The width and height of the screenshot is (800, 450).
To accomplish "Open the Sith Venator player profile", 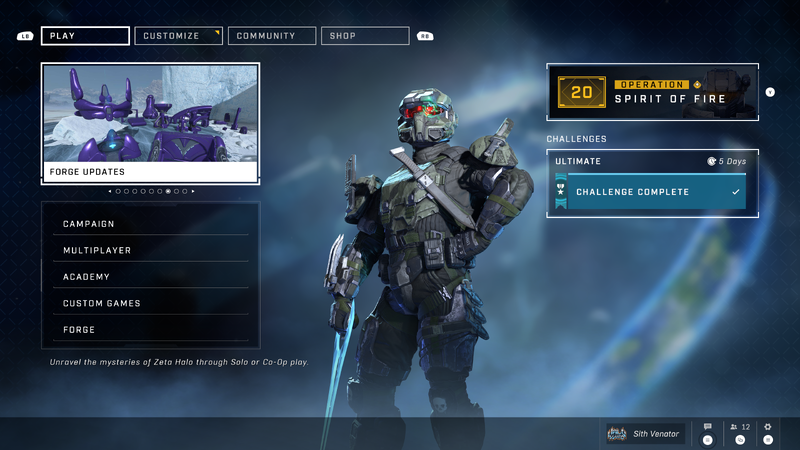I will (645, 433).
